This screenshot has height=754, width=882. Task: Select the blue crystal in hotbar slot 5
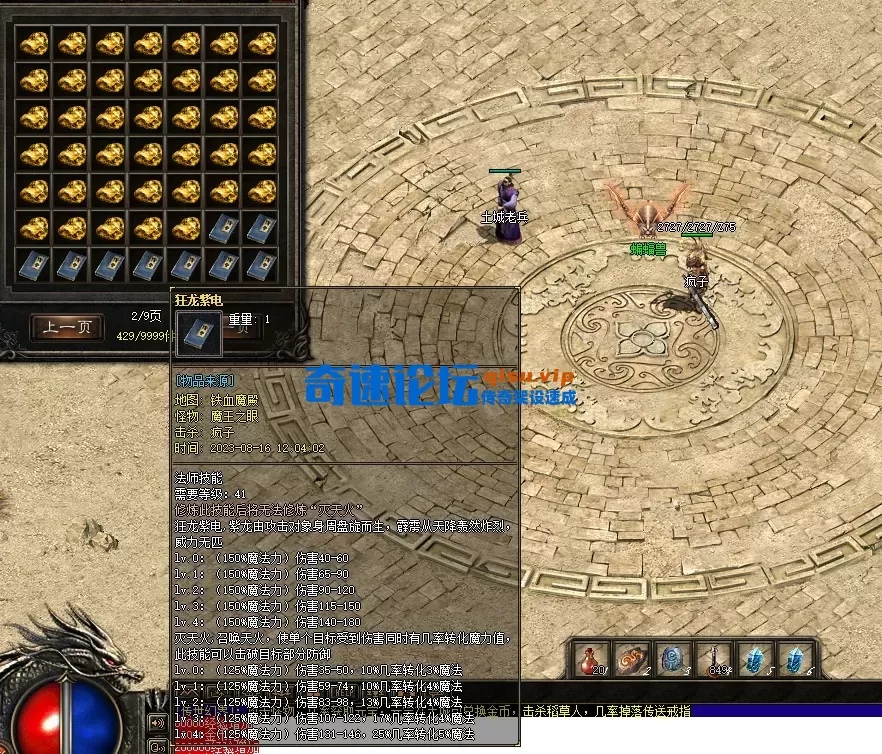pos(753,660)
